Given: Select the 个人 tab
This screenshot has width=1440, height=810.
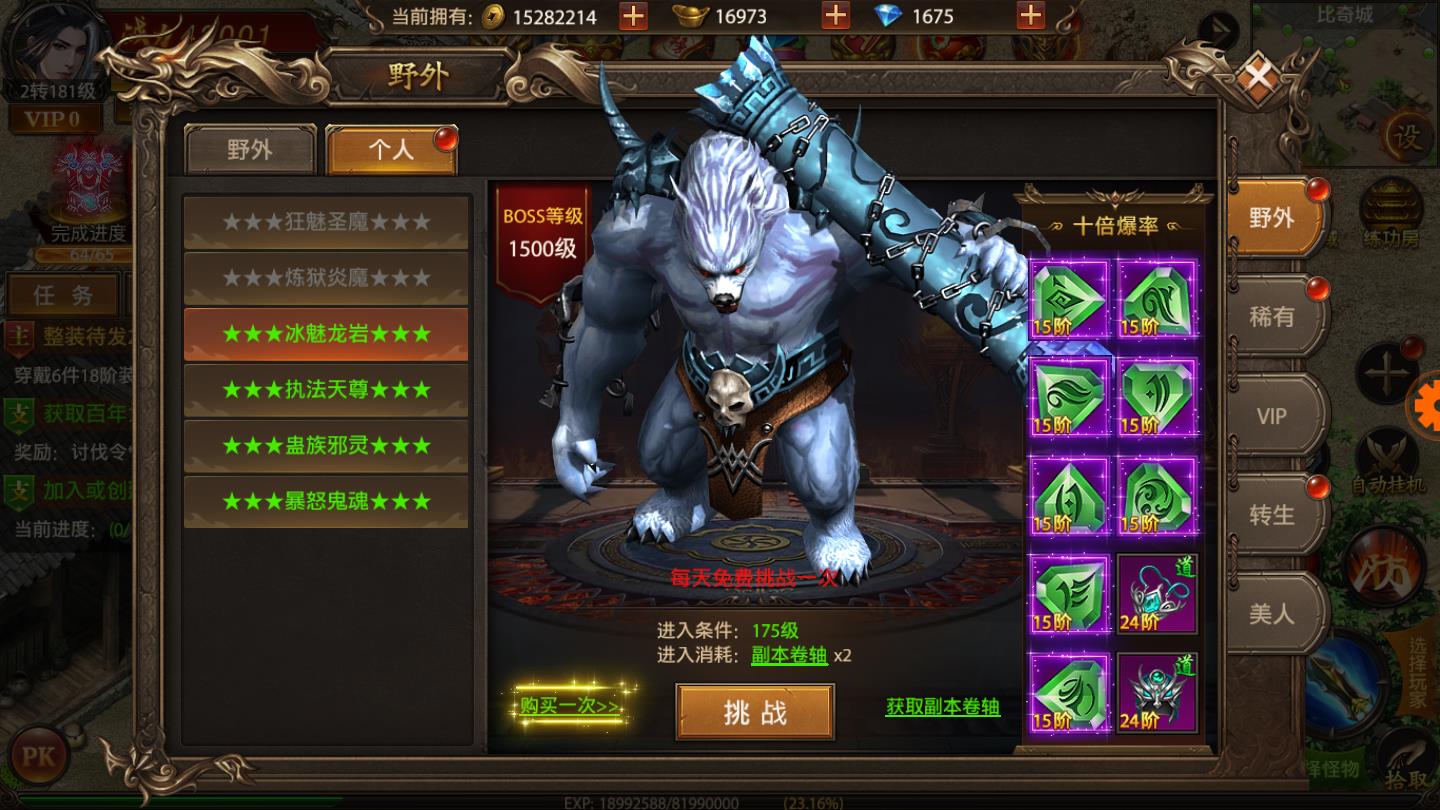Looking at the screenshot, I should (391, 150).
